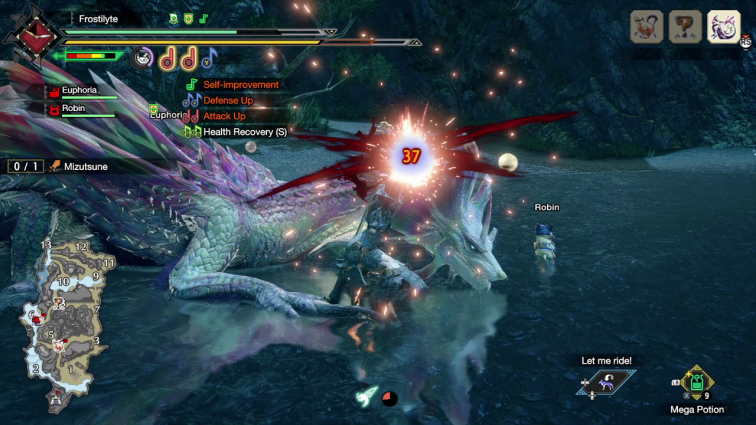Select the blue music note icon
This screenshot has width=756, height=425.
208,57
